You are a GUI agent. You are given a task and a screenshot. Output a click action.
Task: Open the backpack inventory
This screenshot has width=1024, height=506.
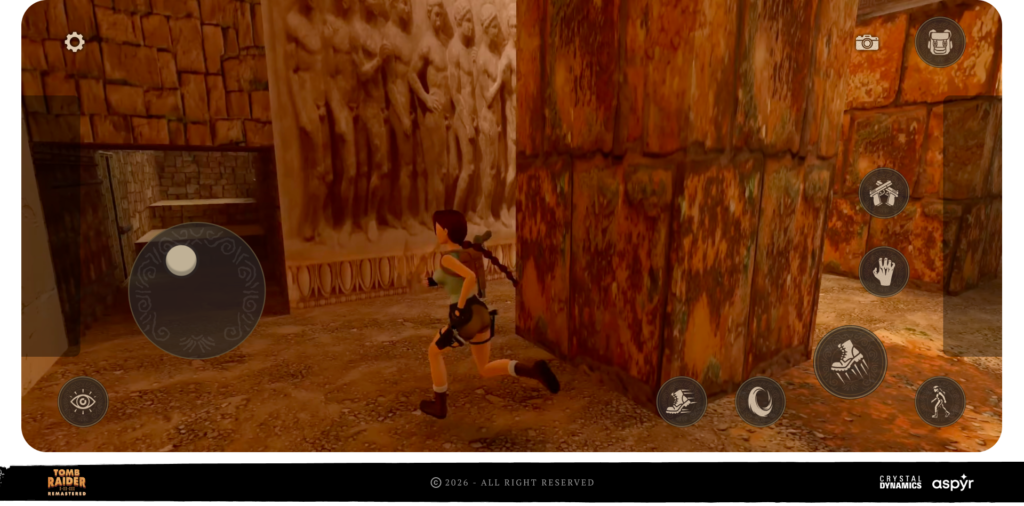tap(940, 42)
